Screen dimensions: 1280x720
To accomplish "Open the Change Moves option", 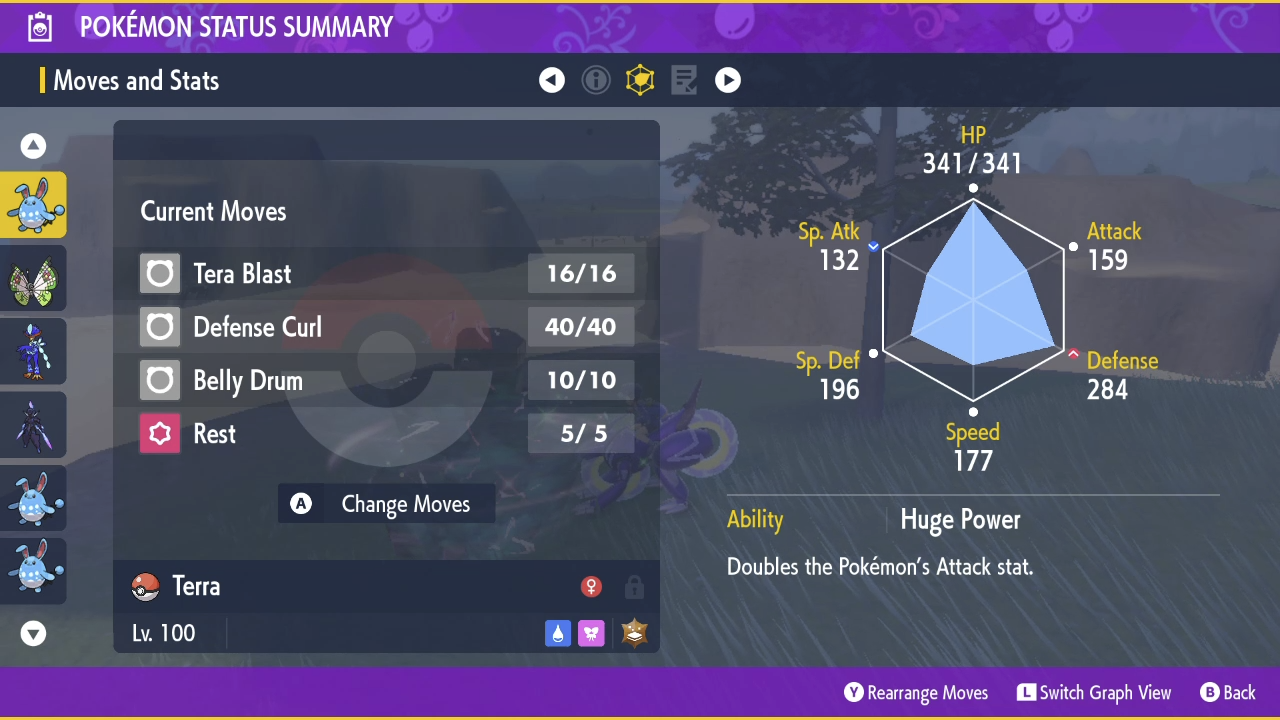I will [386, 504].
